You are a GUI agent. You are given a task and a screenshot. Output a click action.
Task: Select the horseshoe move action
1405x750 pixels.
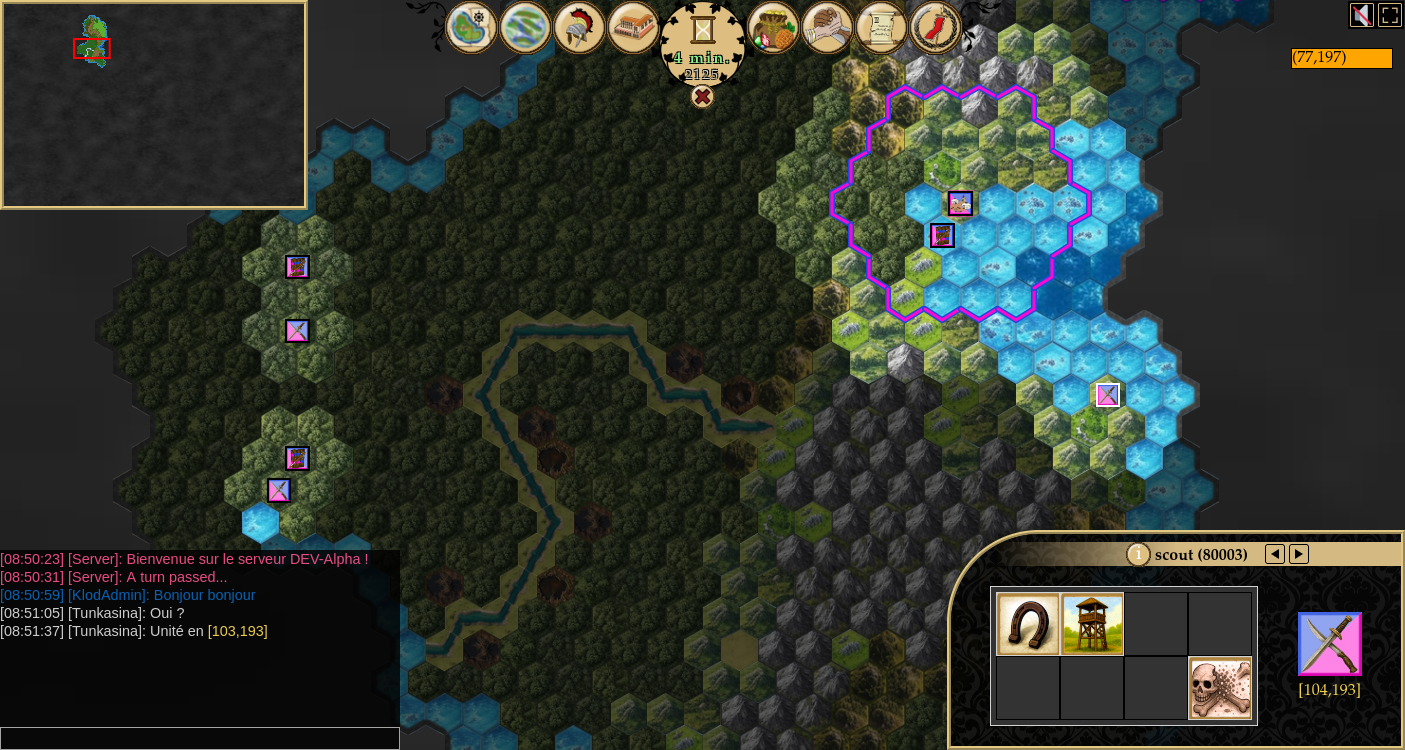tap(1028, 624)
